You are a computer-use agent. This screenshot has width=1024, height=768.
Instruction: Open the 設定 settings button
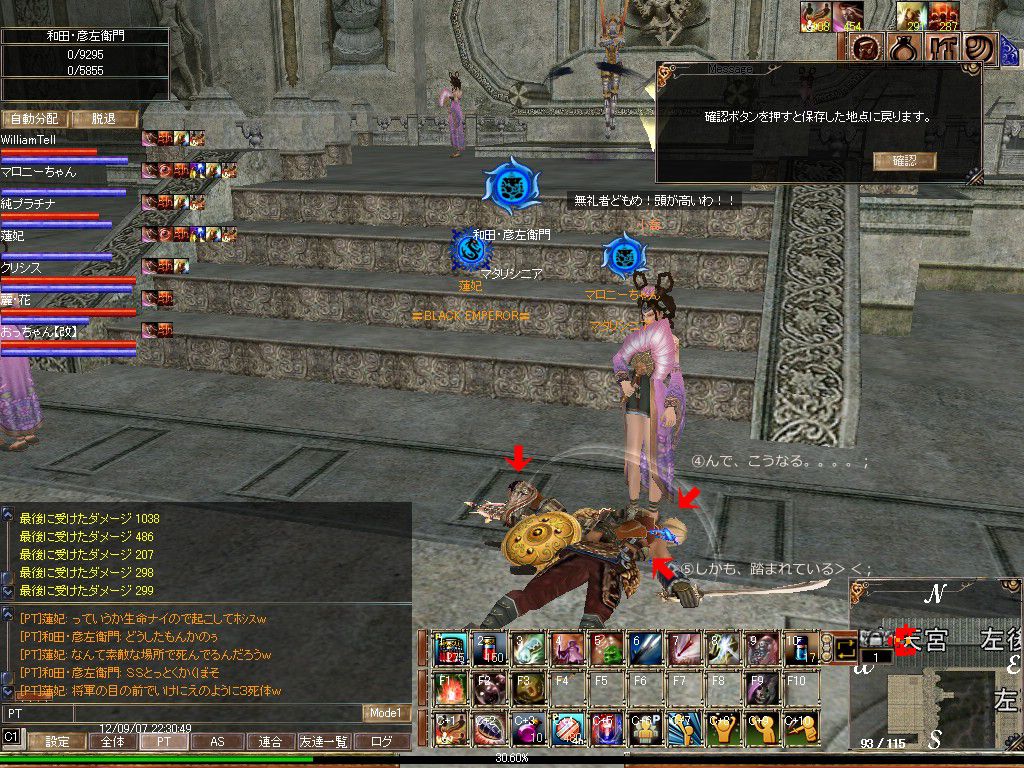(x=56, y=742)
